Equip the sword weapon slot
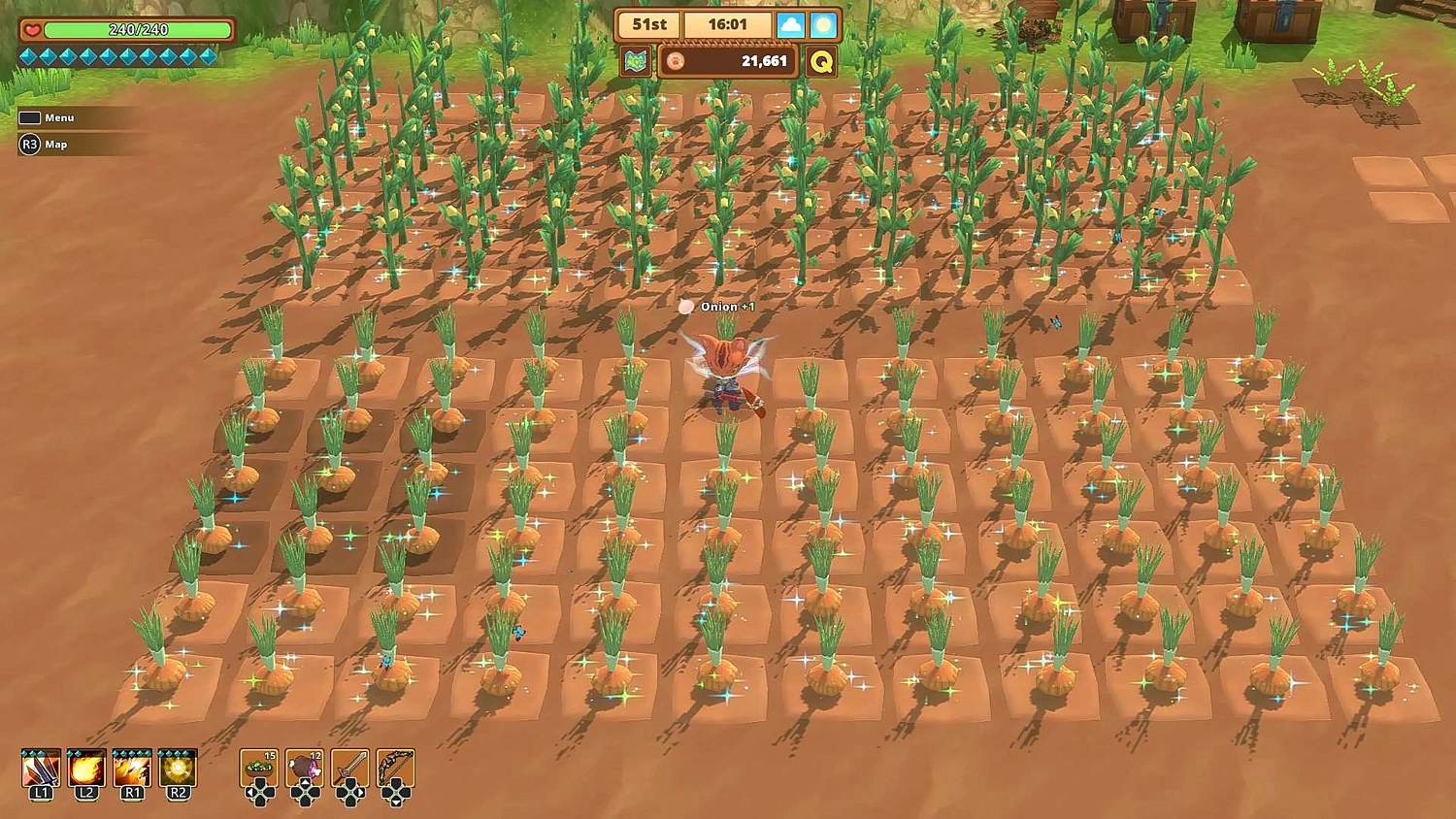 [350, 769]
